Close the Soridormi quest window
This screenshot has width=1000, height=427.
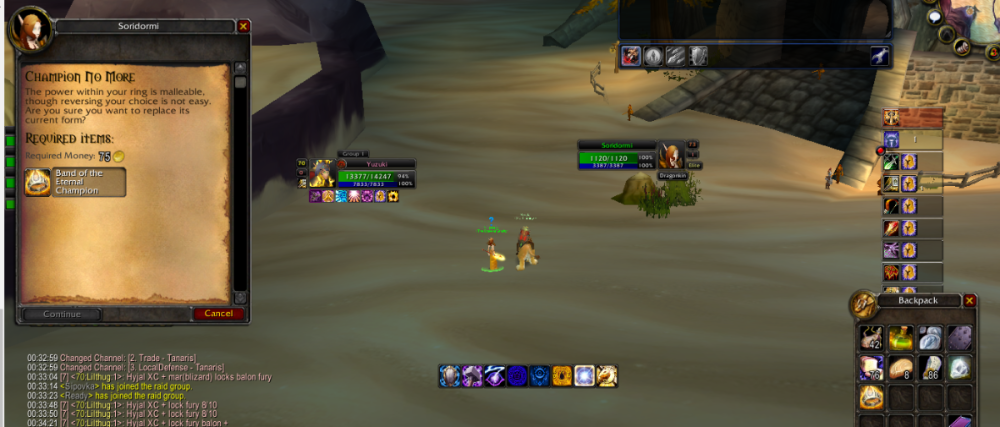click(x=244, y=27)
